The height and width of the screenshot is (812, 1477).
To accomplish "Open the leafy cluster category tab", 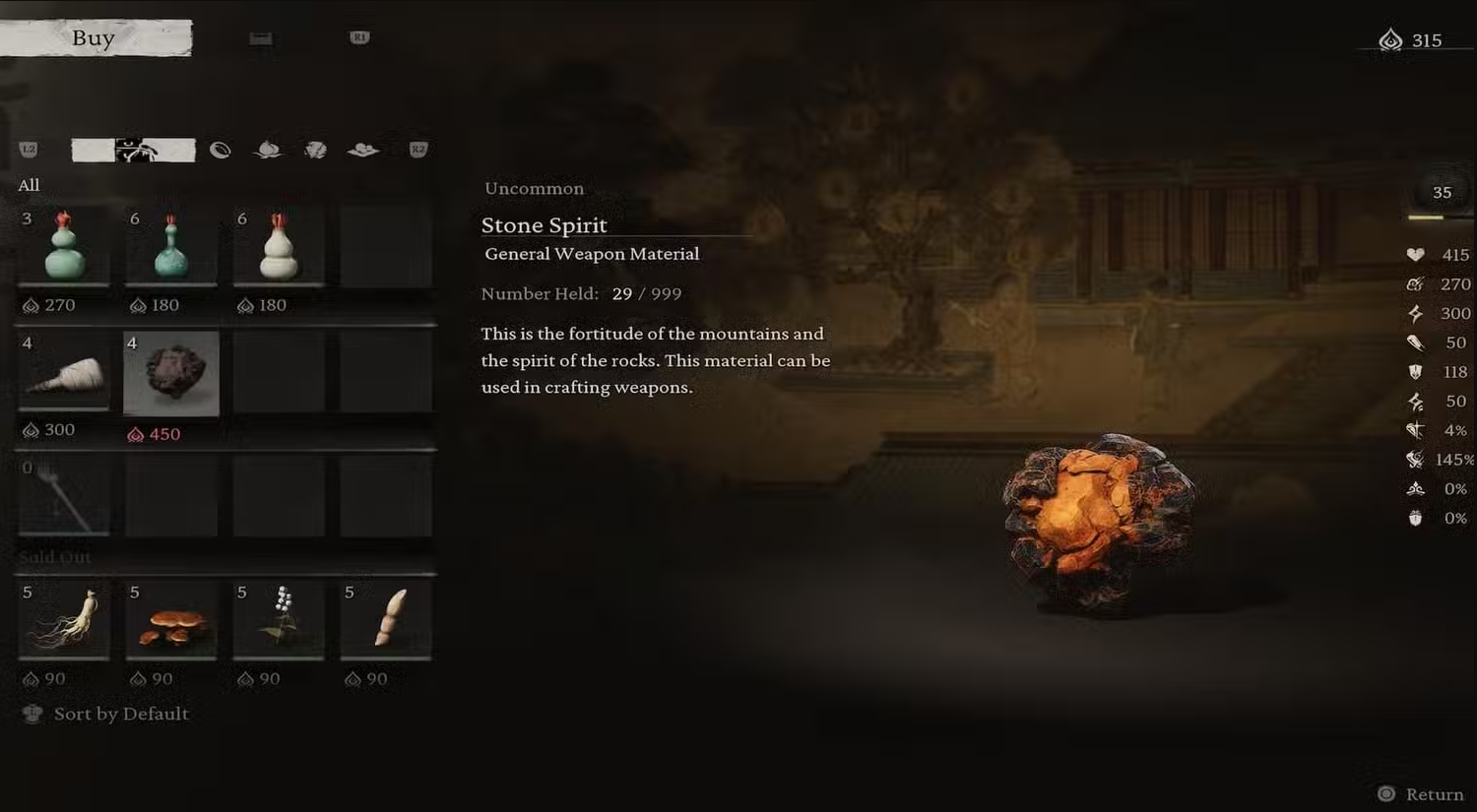I will click(315, 150).
